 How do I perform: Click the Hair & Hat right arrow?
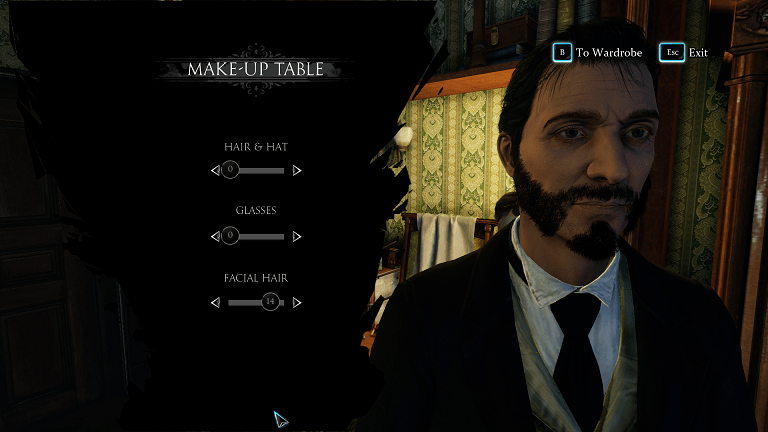click(297, 171)
